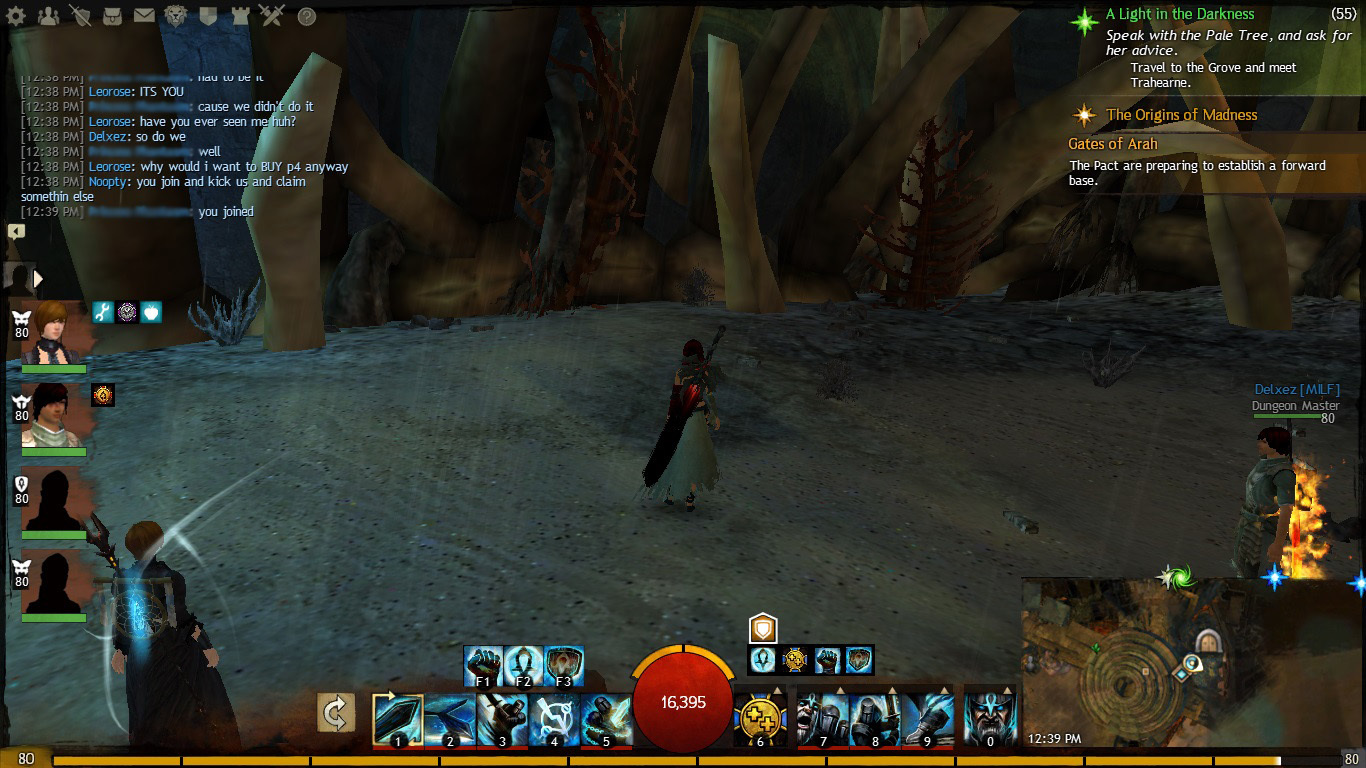
Task: Select The Origins of Madness tracker entry
Action: (x=1181, y=115)
